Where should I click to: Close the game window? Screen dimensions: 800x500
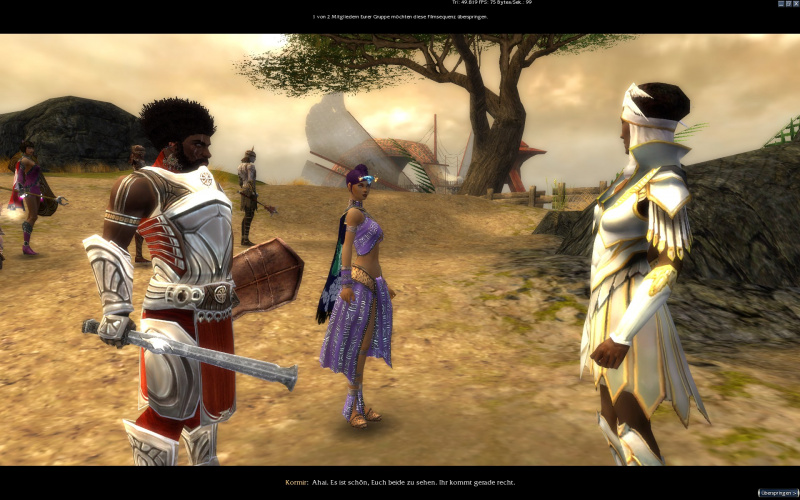point(796,4)
